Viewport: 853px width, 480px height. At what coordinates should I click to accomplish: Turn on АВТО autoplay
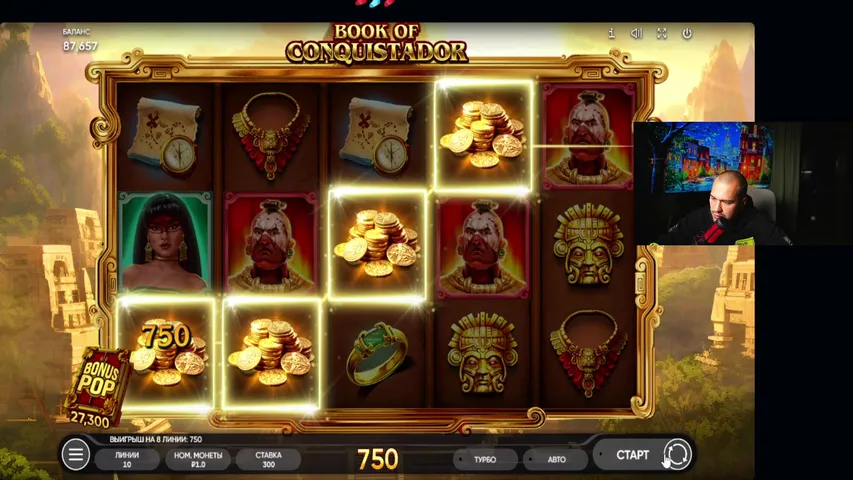pyautogui.click(x=556, y=459)
